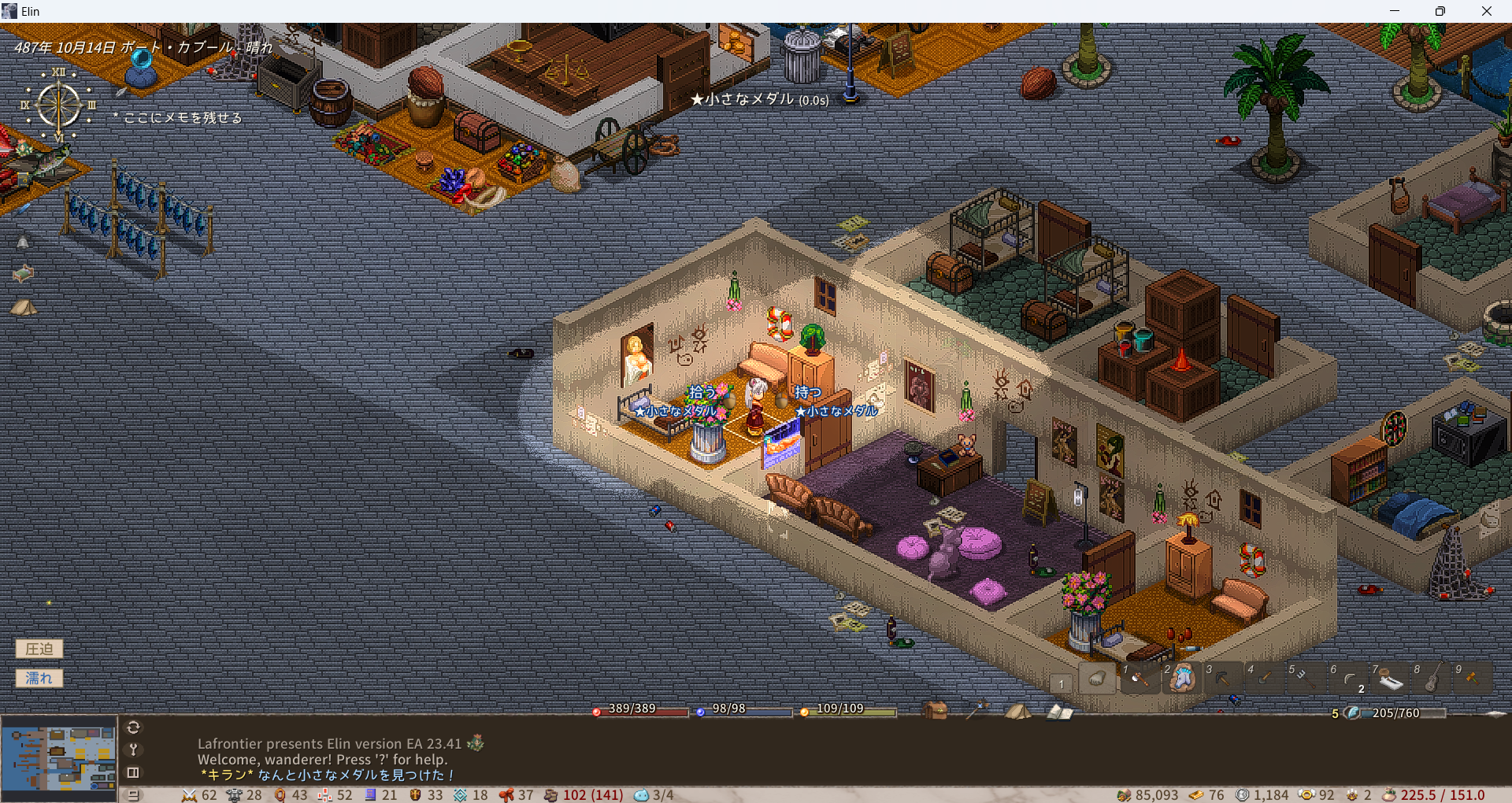Image resolution: width=1512 pixels, height=803 pixels.
Task: Select the bare fist hotbar slot
Action: click(1097, 679)
